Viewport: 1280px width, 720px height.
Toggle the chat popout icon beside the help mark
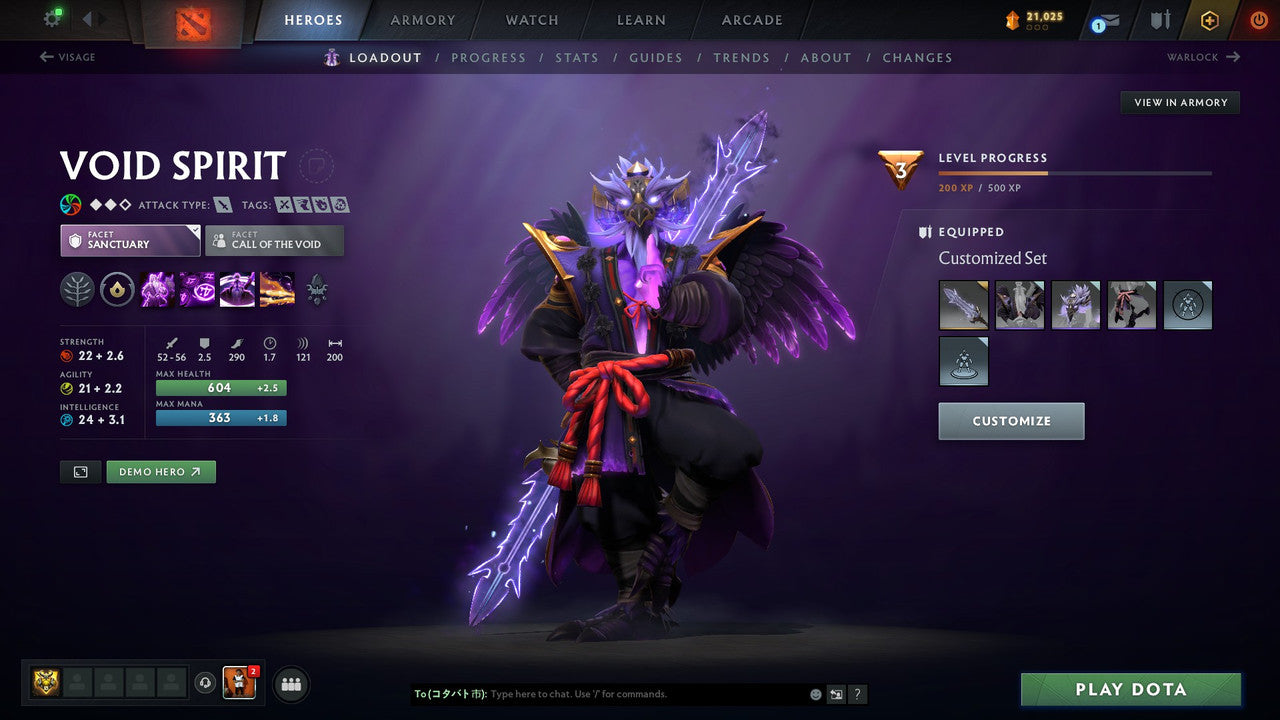[x=836, y=694]
